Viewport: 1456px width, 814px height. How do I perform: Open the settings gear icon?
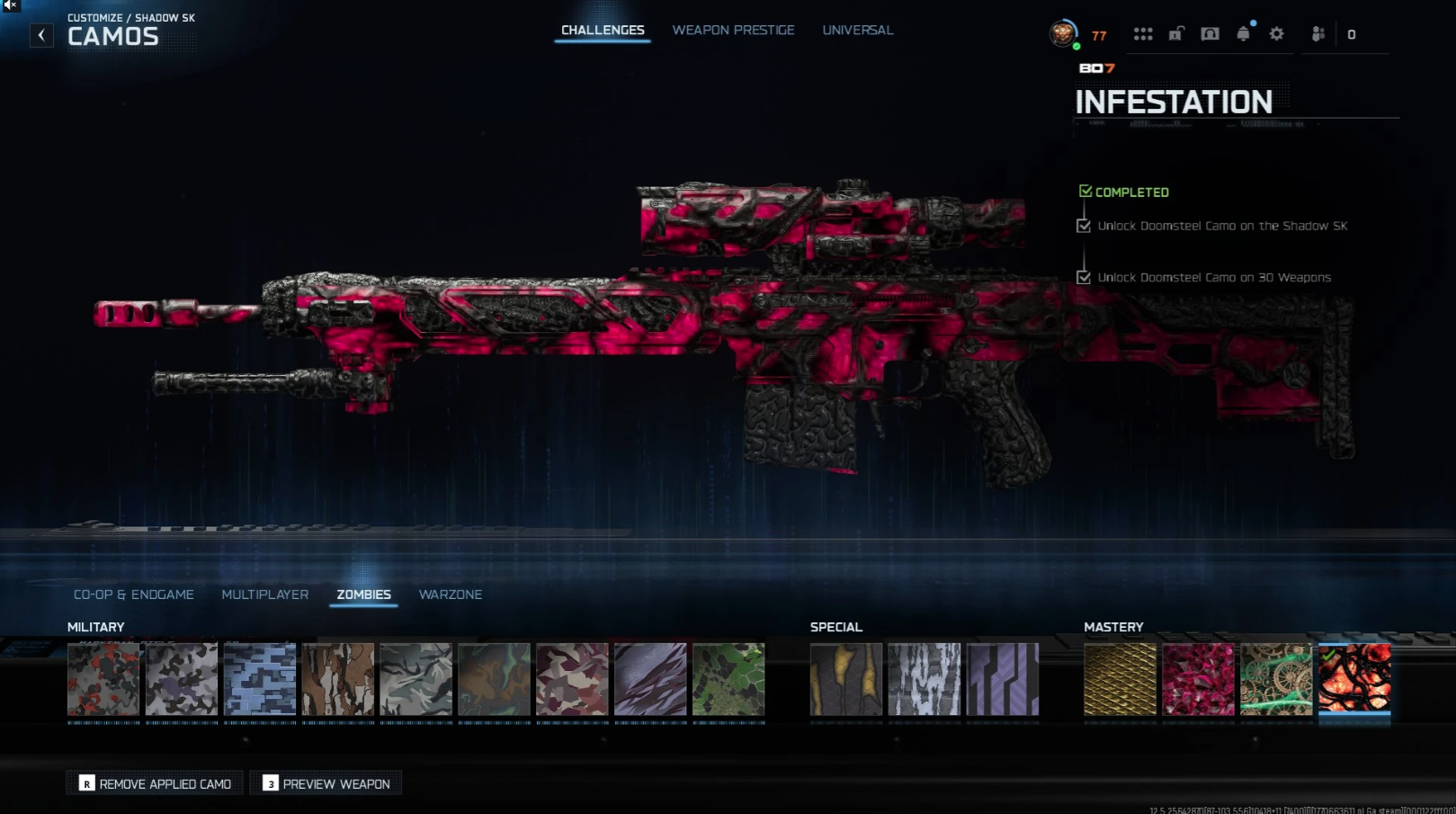point(1277,34)
